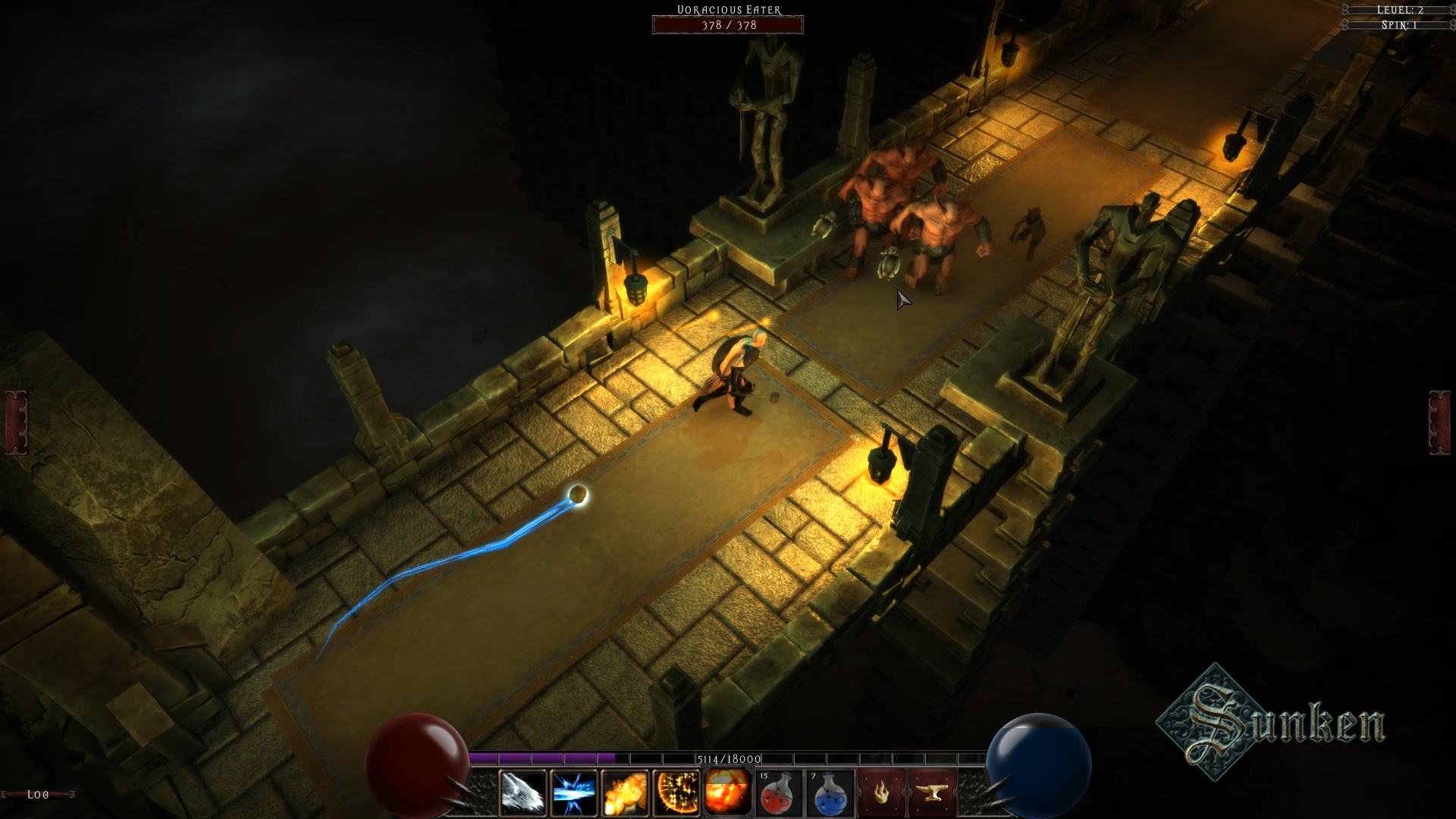
Task: Expand the left edge side panel tab
Action: pyautogui.click(x=16, y=422)
